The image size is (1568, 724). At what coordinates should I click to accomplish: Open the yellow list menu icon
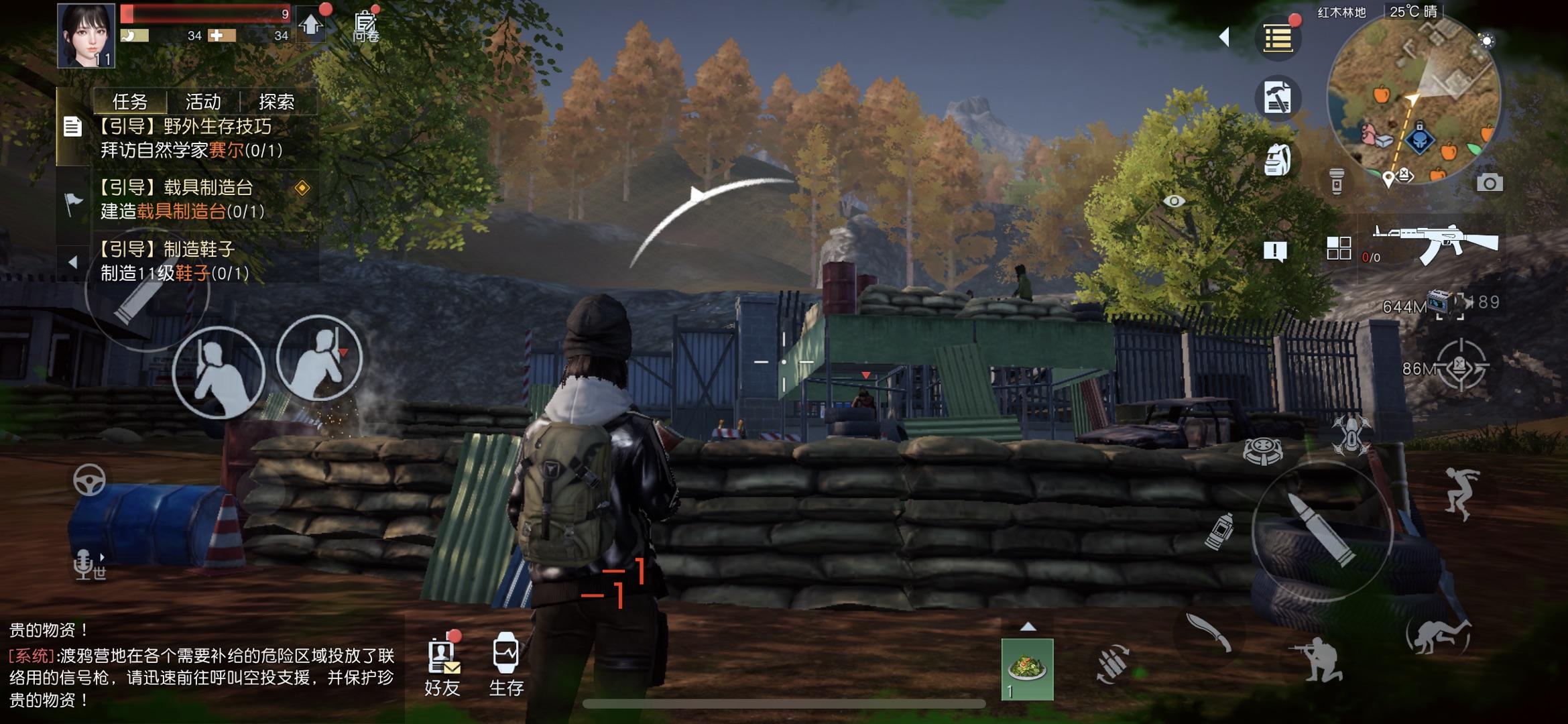pyautogui.click(x=1277, y=39)
